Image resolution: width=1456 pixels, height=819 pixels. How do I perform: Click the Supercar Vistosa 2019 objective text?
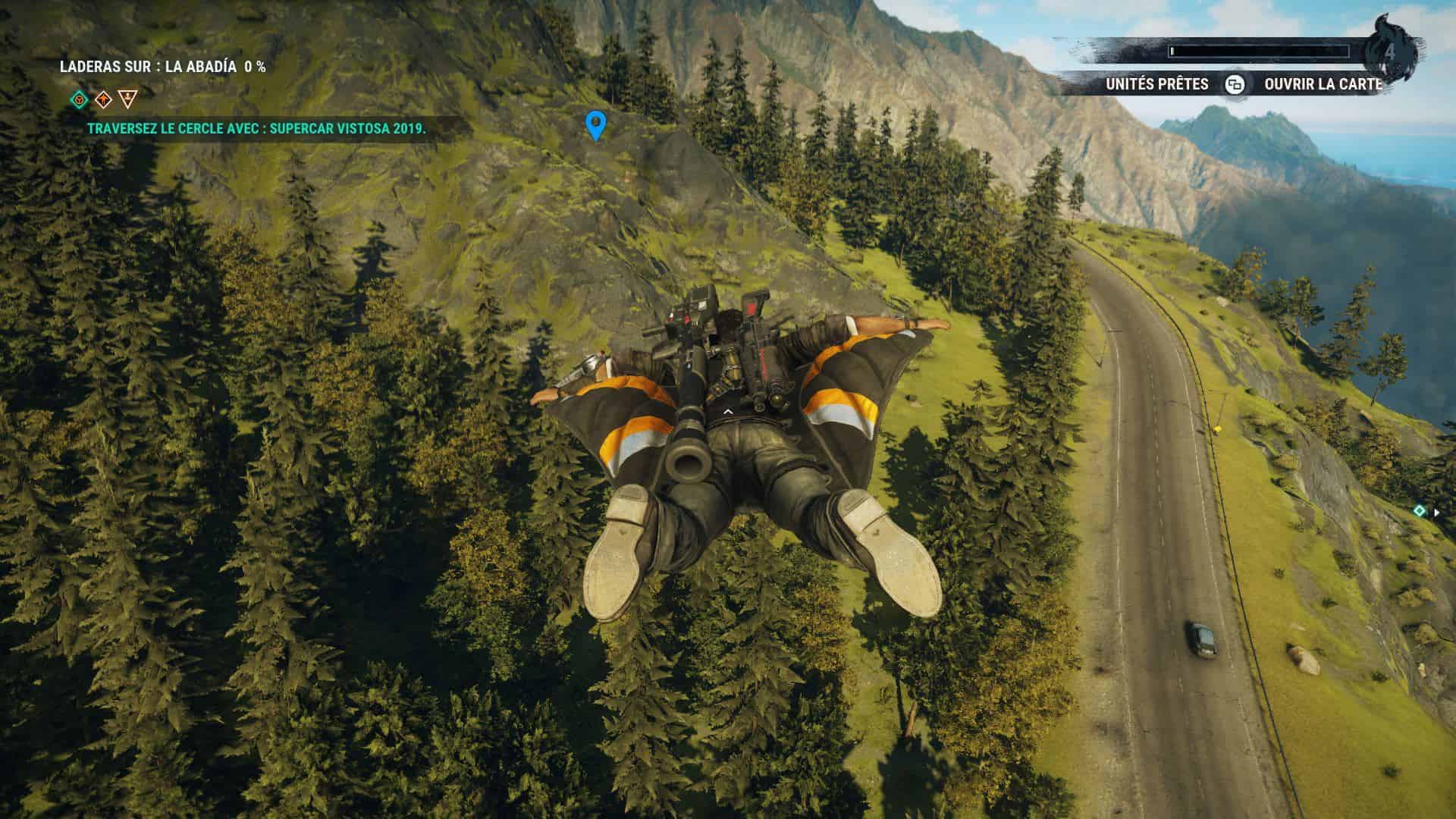coord(256,129)
